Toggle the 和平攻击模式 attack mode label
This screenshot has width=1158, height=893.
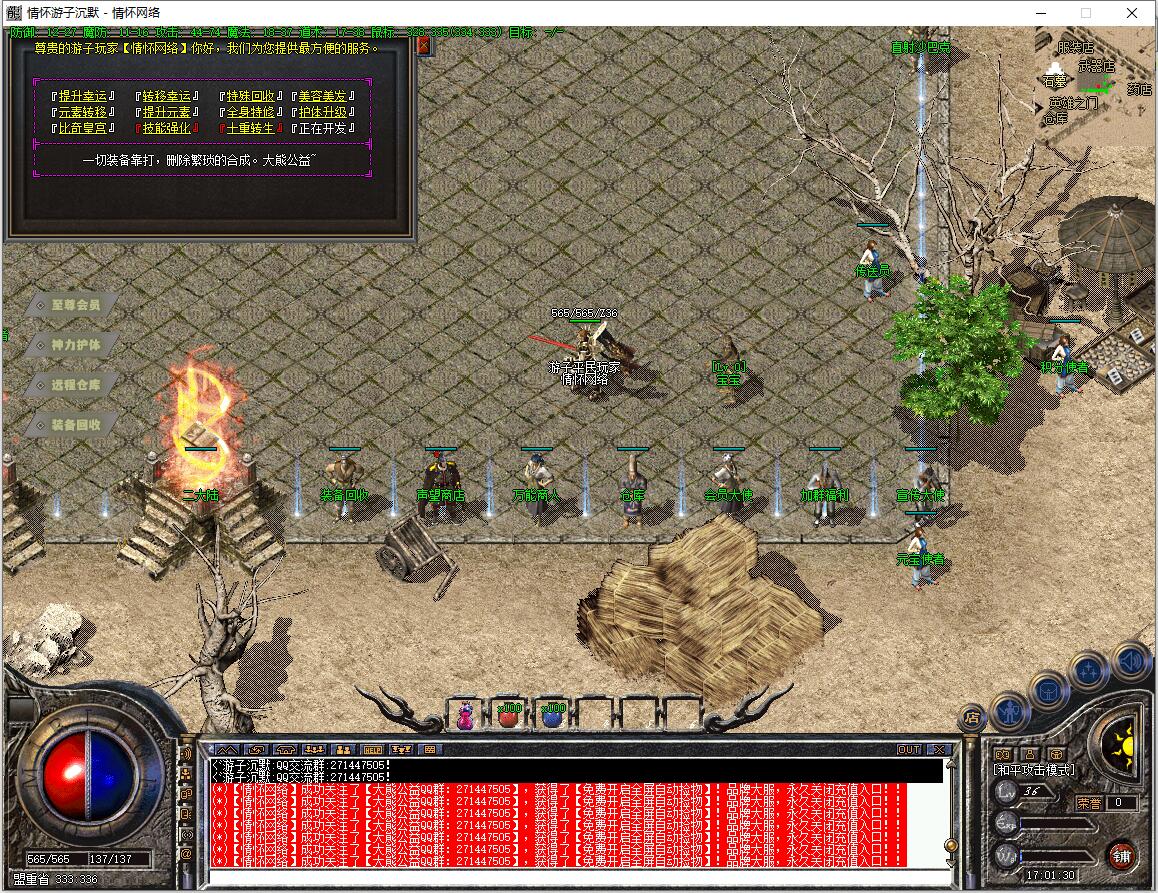click(x=1034, y=770)
